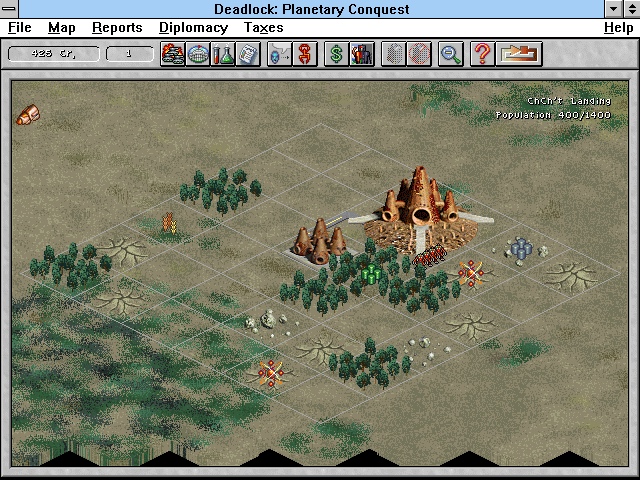Click the red figure toolbar icon
This screenshot has width=640, height=480.
tap(304, 53)
